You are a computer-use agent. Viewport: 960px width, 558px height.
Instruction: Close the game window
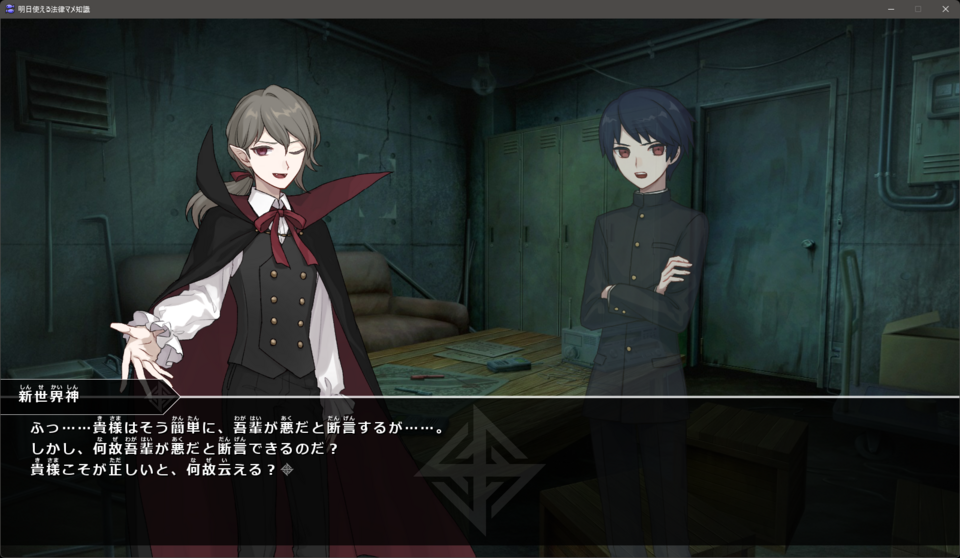945,9
